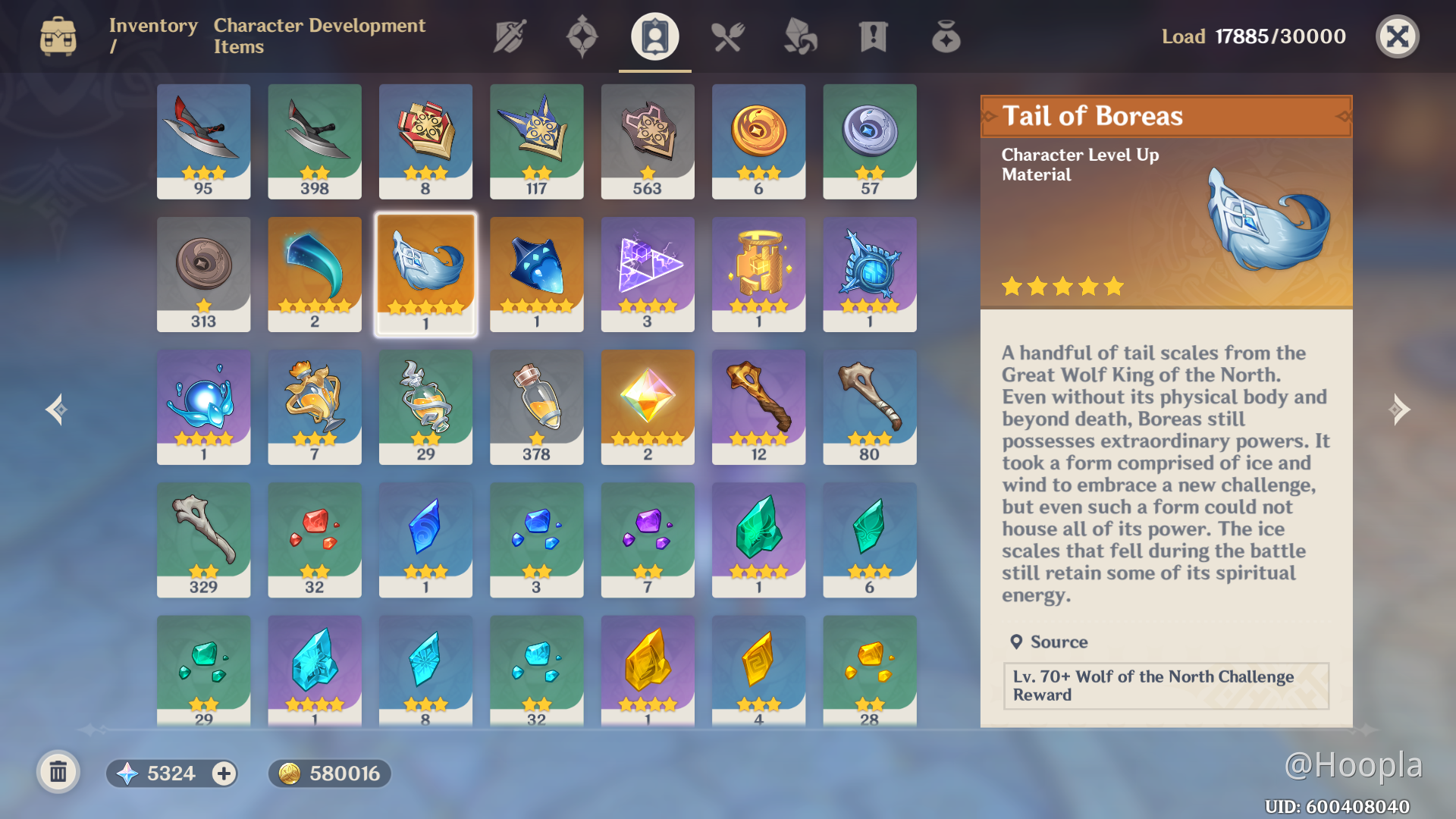Expand the next inventory page arrow
The height and width of the screenshot is (819, 1456).
point(1401,409)
